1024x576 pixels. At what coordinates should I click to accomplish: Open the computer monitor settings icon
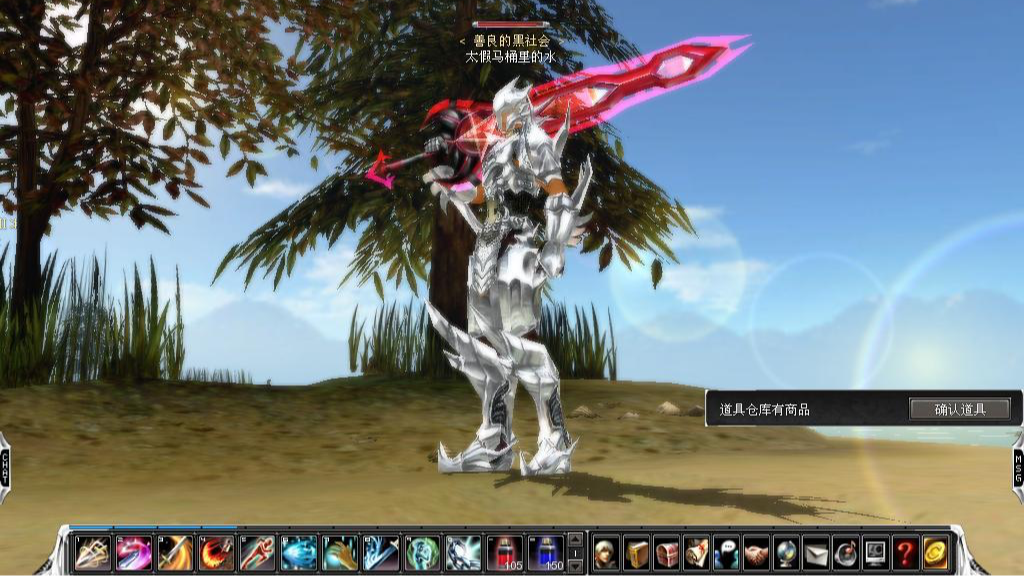pos(876,552)
